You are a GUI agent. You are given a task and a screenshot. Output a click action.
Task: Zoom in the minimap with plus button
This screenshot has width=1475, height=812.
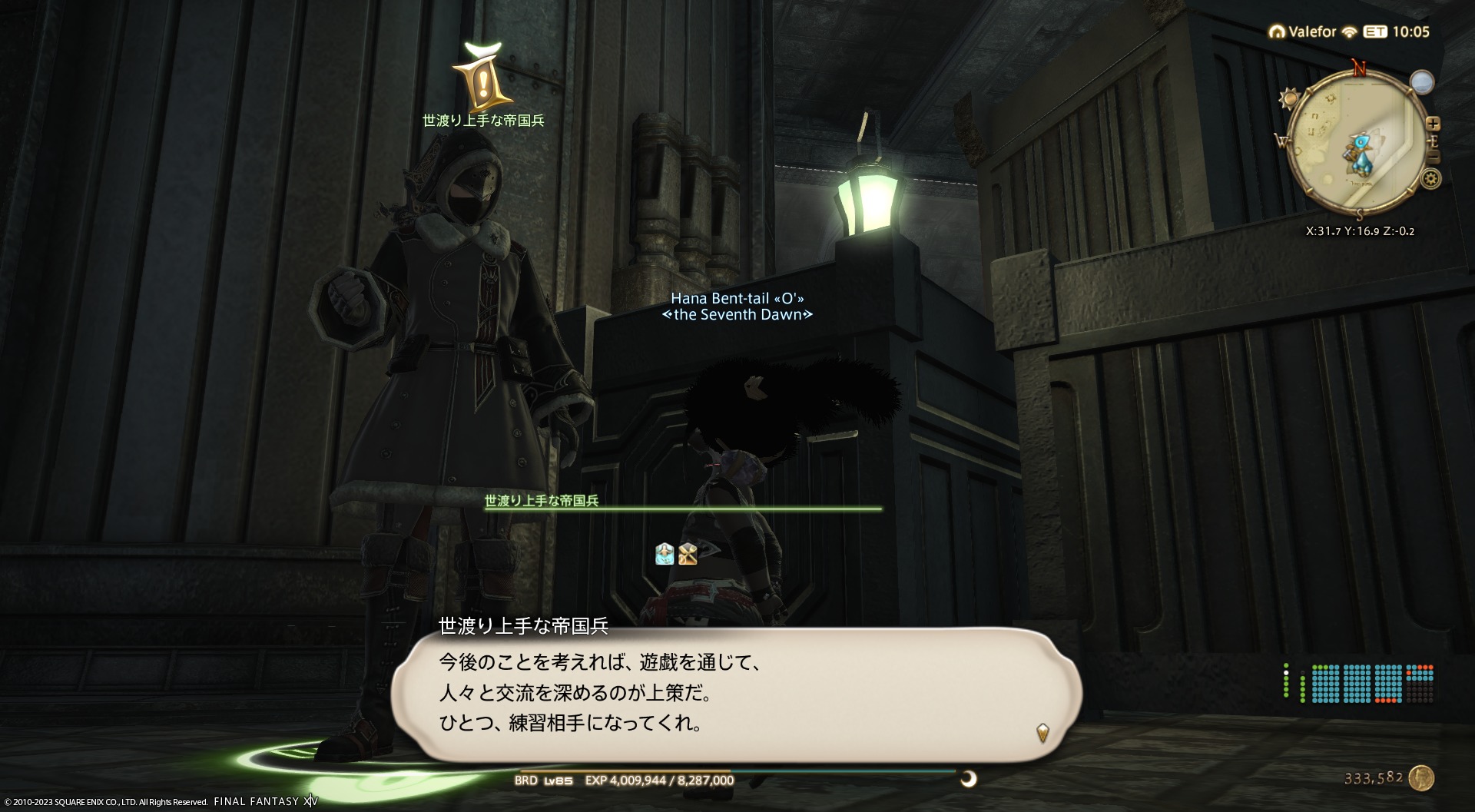[x=1433, y=124]
